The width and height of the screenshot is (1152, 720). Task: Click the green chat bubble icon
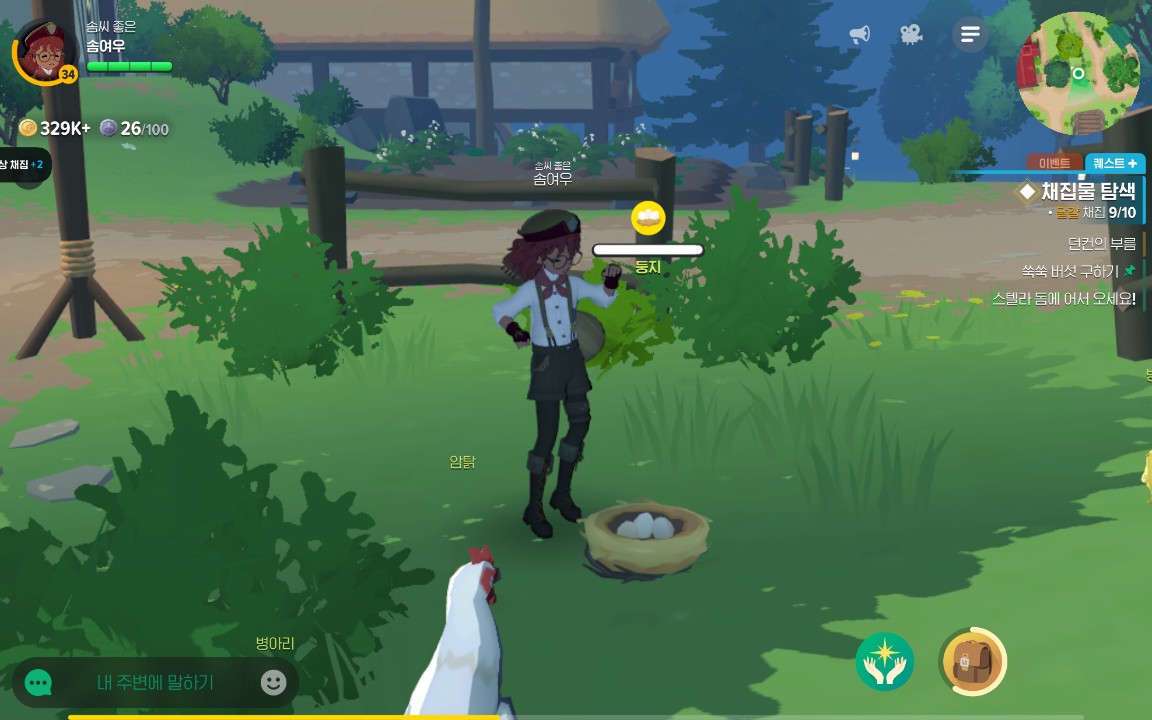38,683
